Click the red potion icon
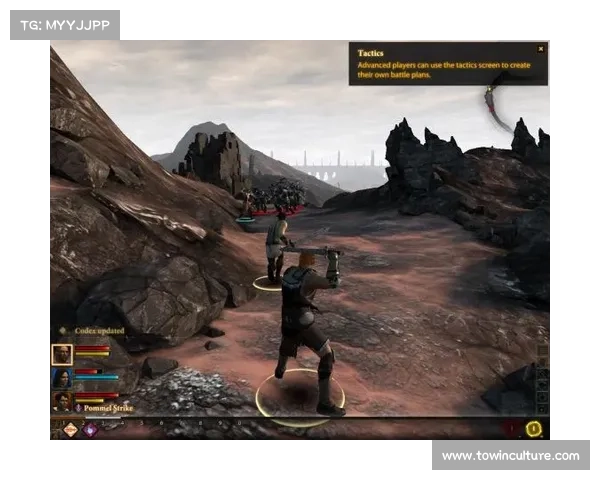Screen dimensions: 600x480 coord(513,429)
